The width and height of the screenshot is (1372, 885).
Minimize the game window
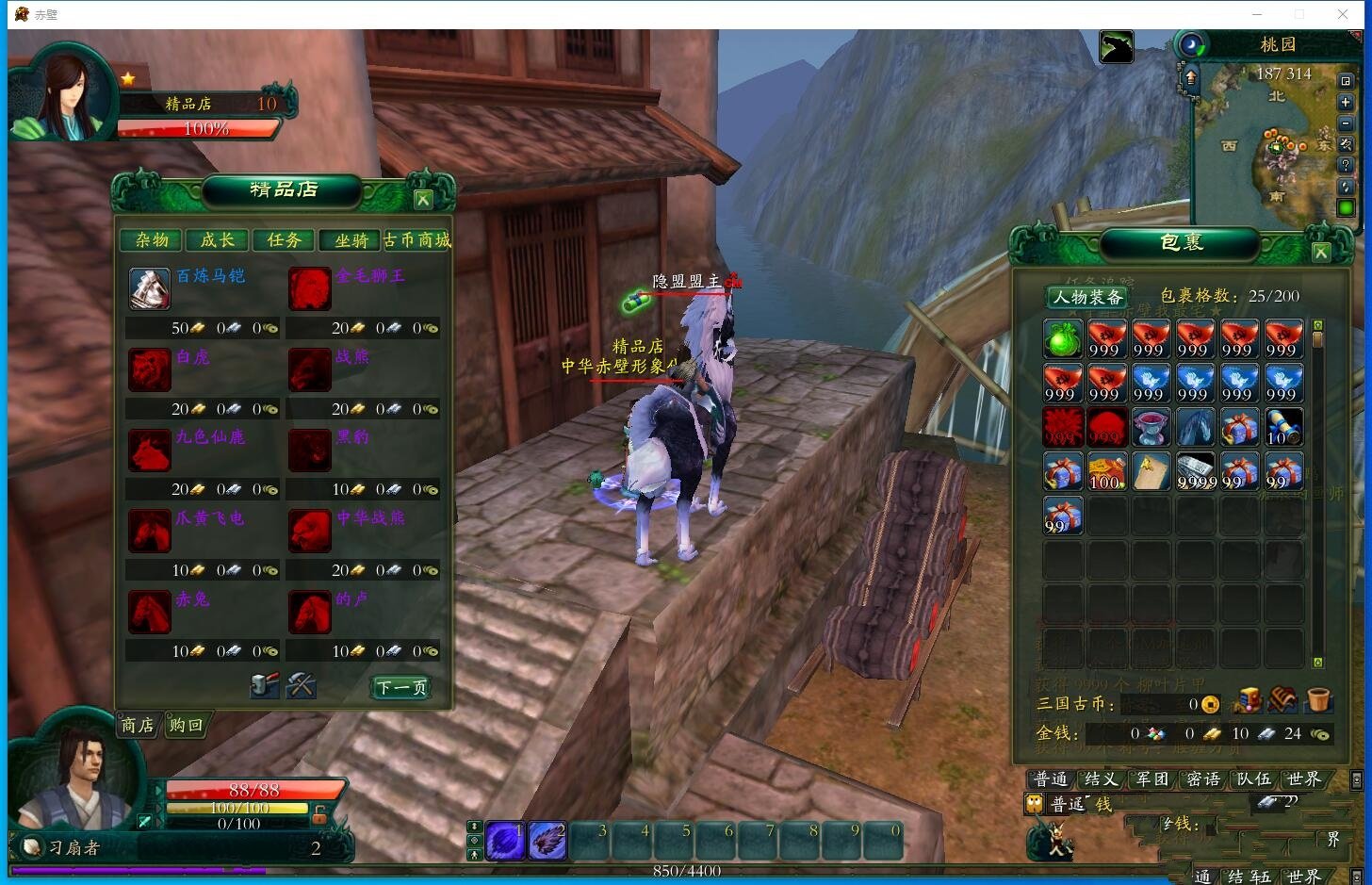coord(1257,14)
